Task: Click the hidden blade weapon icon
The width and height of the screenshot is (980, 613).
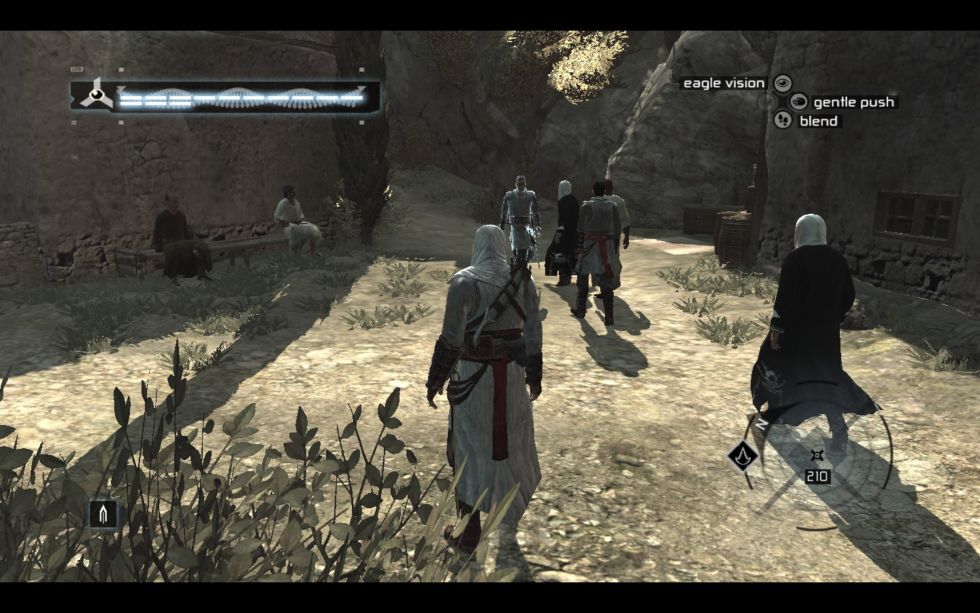Action: [103, 514]
